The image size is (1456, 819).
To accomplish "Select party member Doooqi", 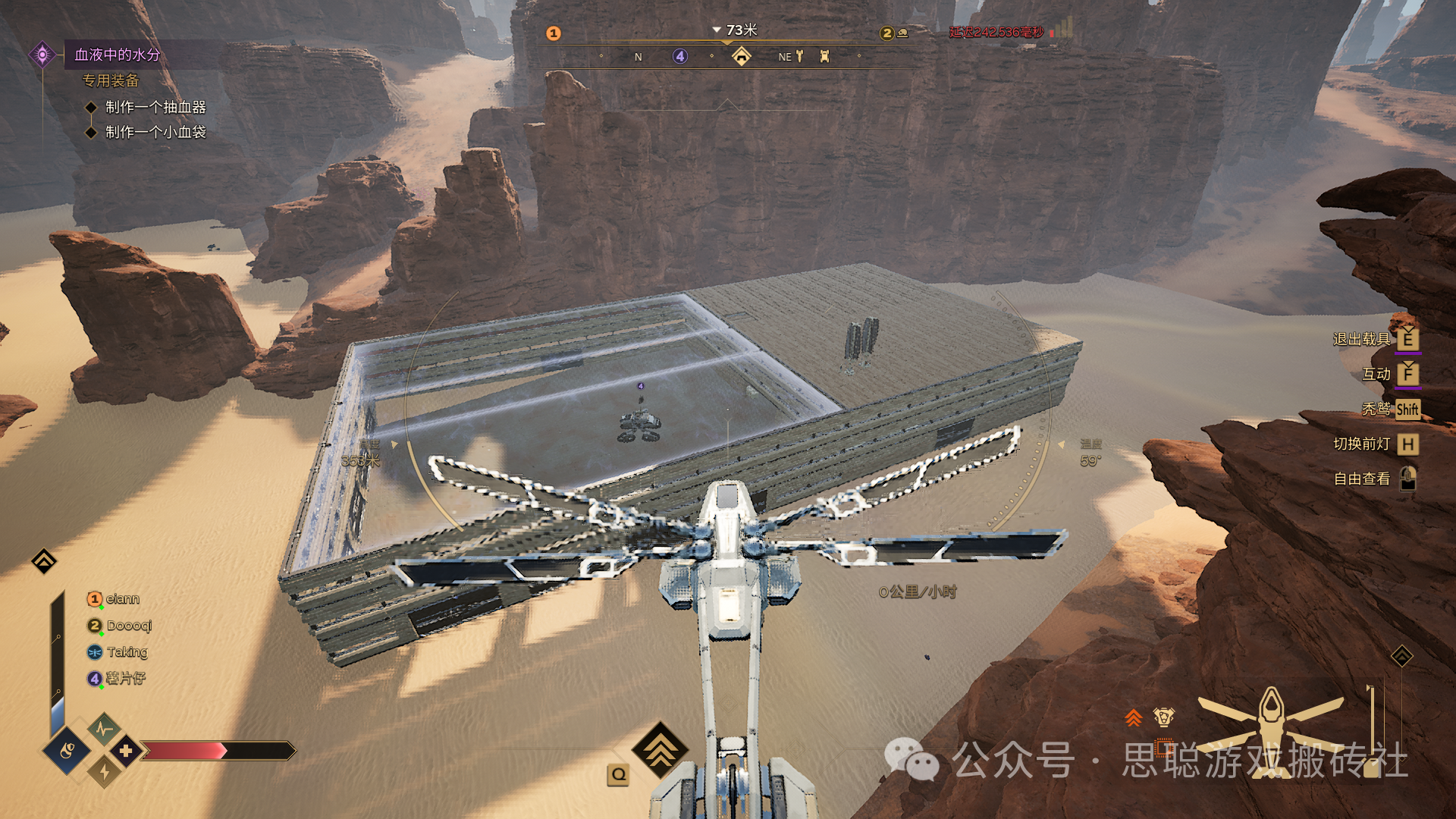I will [x=129, y=626].
